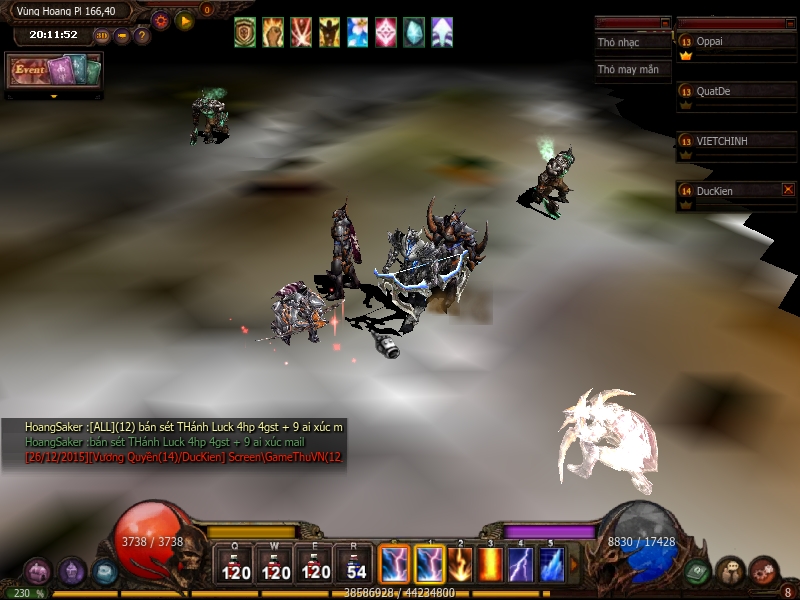Open the green book menu icon
Viewport: 800px width, 600px height.
click(699, 570)
